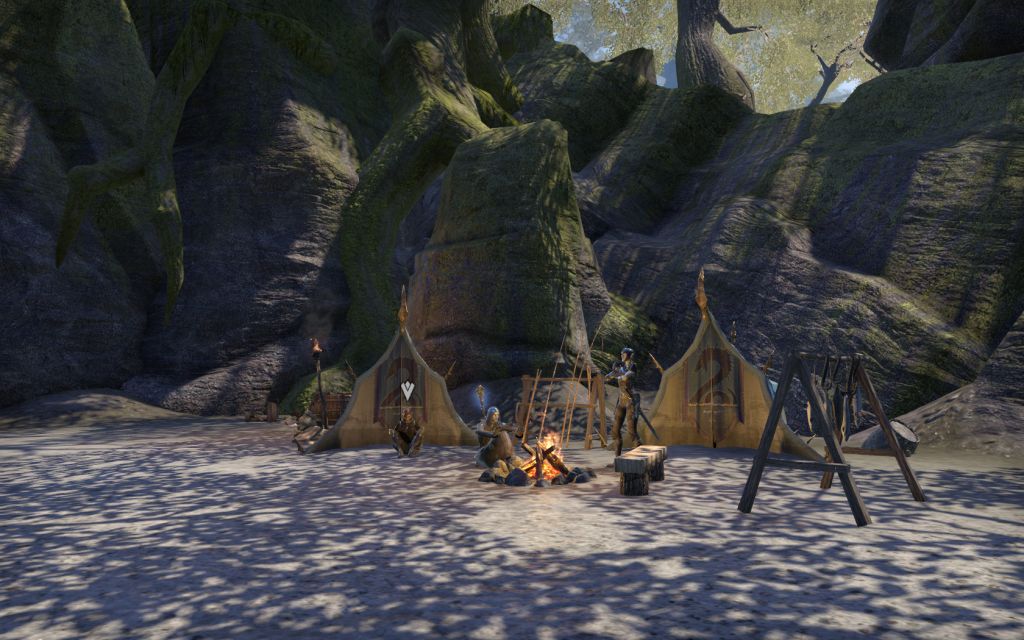Click the white quest marker above the seated NPC
This screenshot has height=640, width=1024.
pyautogui.click(x=406, y=390)
